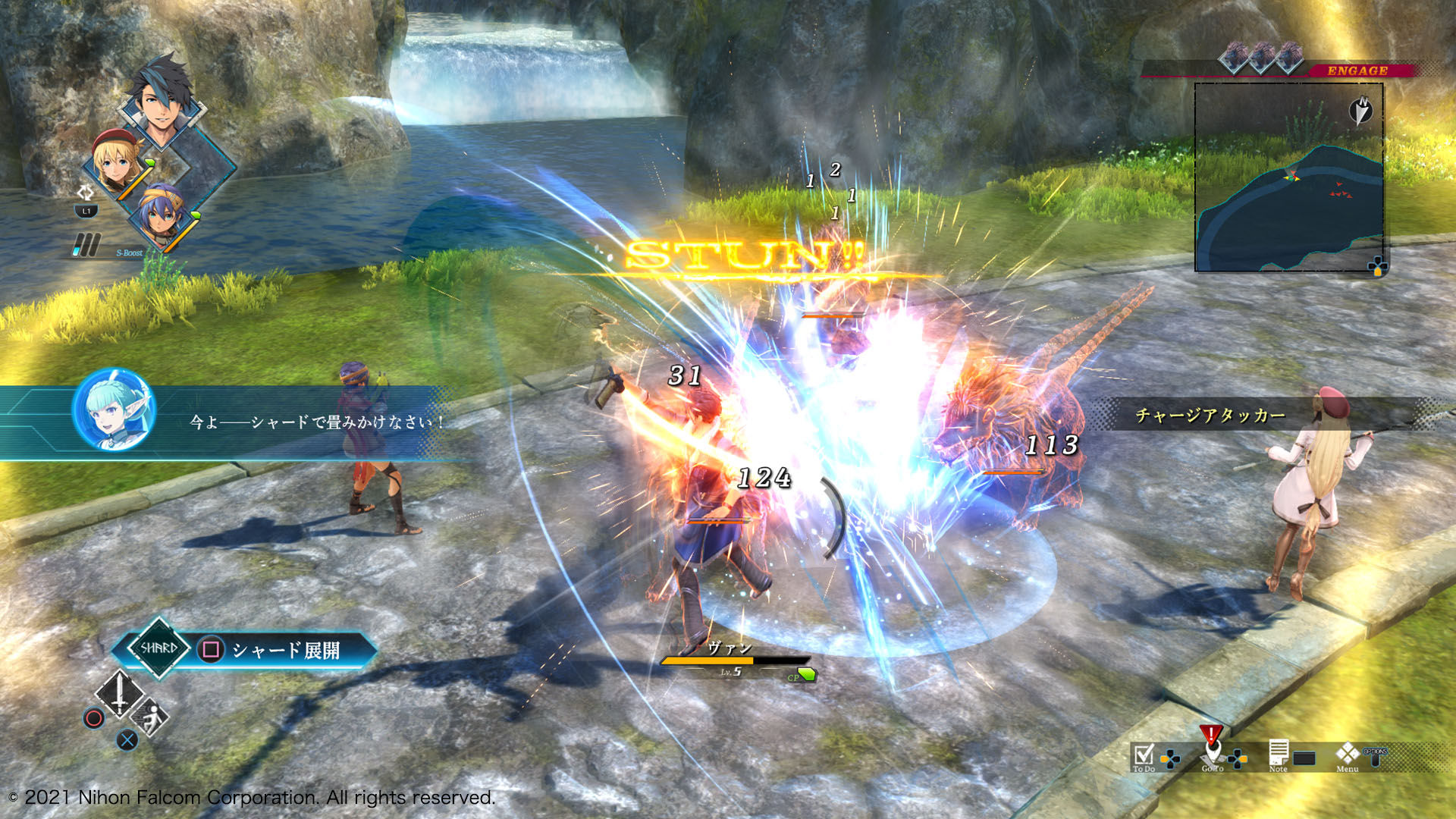Open the To Do checklist
1456x819 pixels.
[x=1143, y=756]
